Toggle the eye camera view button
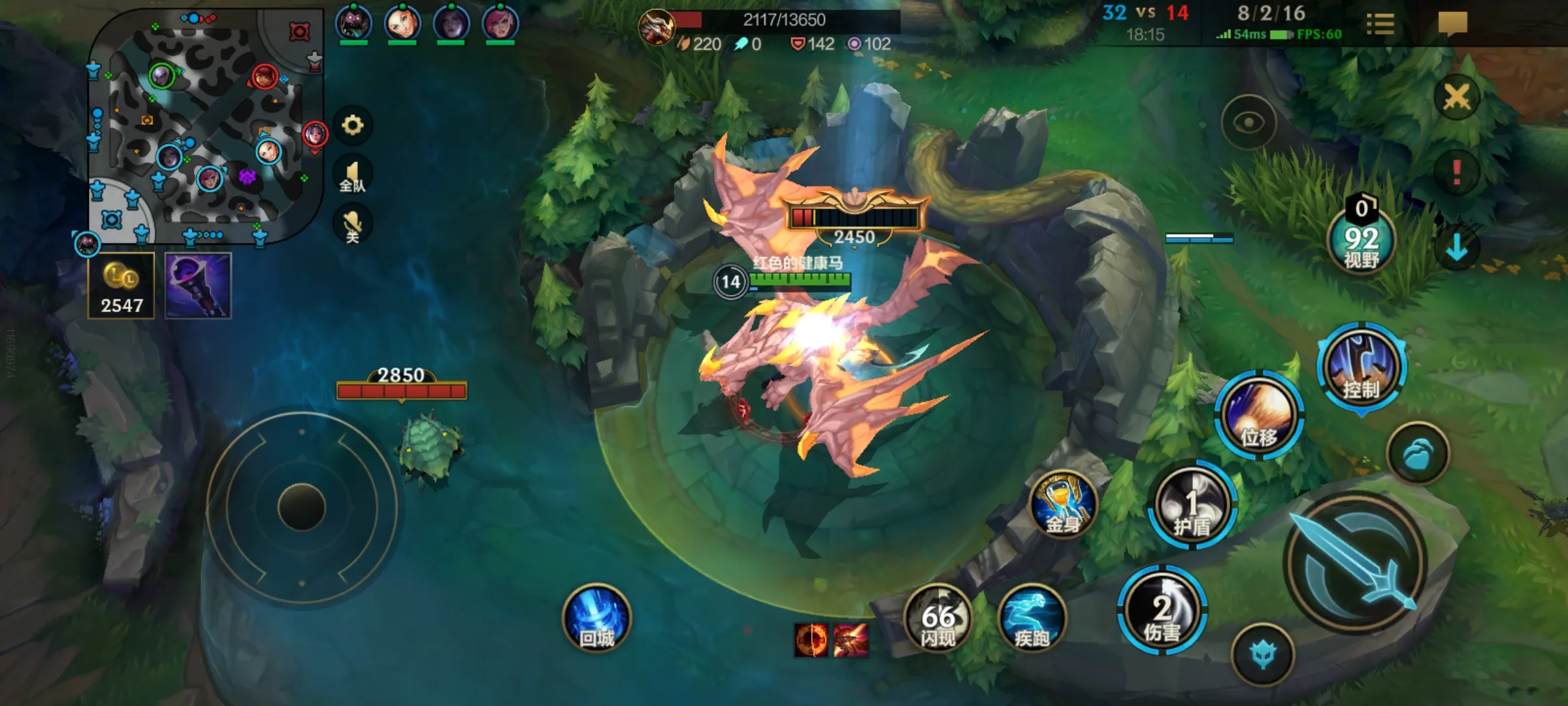1568x706 pixels. (1249, 123)
